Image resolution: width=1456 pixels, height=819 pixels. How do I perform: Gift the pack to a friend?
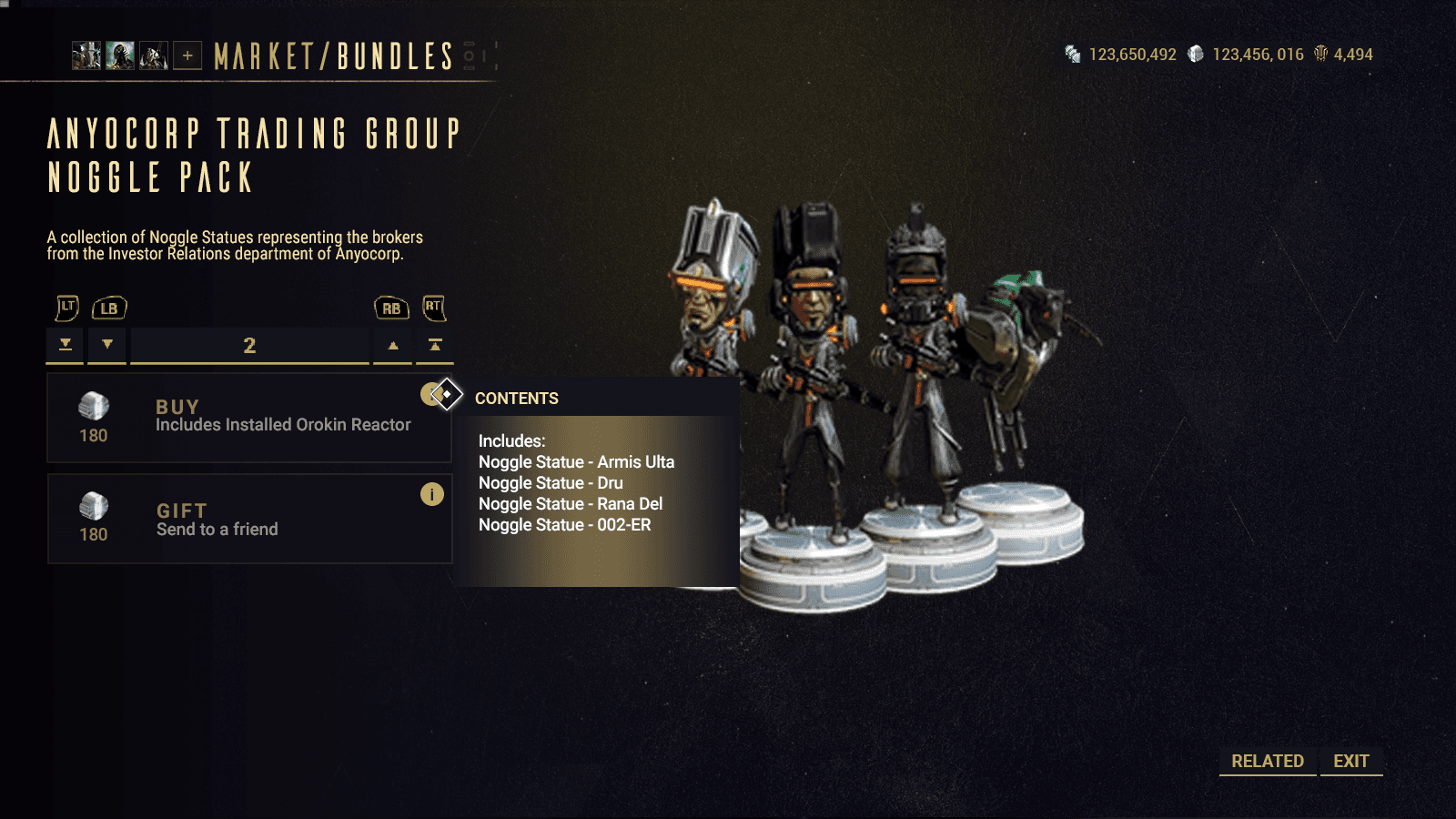pos(248,519)
